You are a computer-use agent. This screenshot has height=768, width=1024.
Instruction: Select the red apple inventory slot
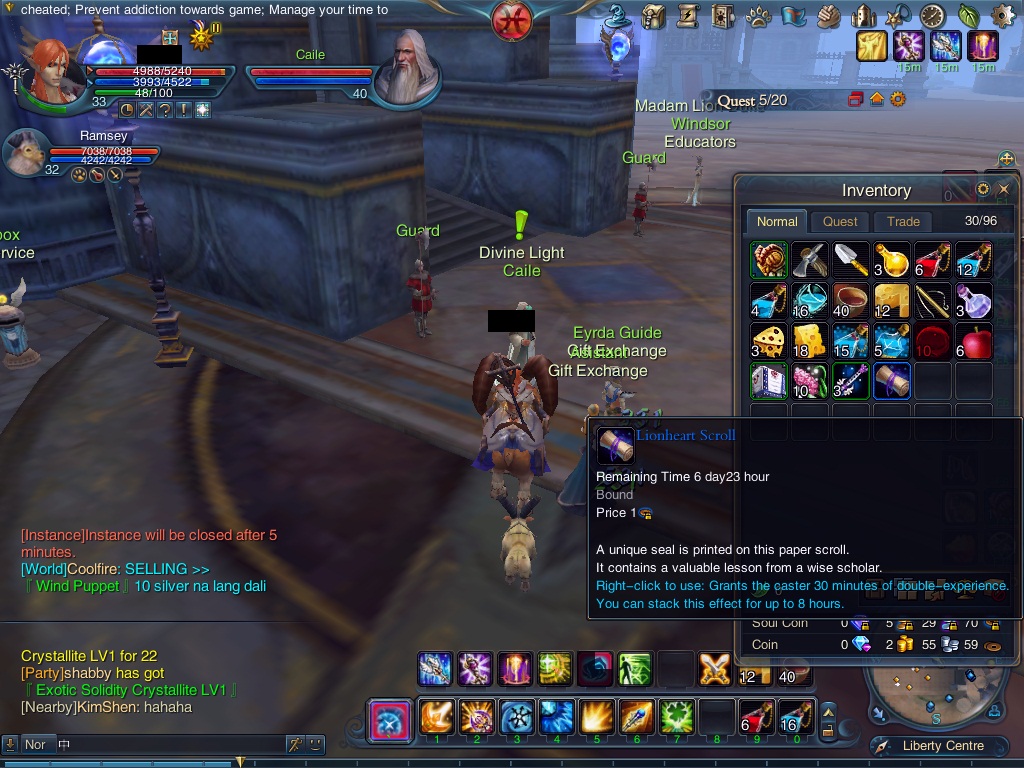coord(974,341)
